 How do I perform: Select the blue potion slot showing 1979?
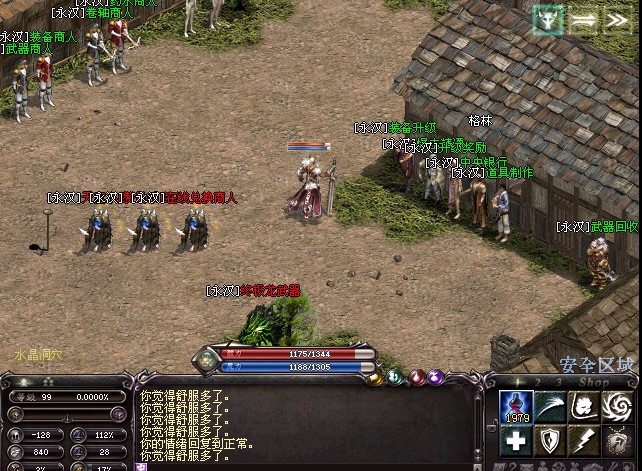(516, 407)
